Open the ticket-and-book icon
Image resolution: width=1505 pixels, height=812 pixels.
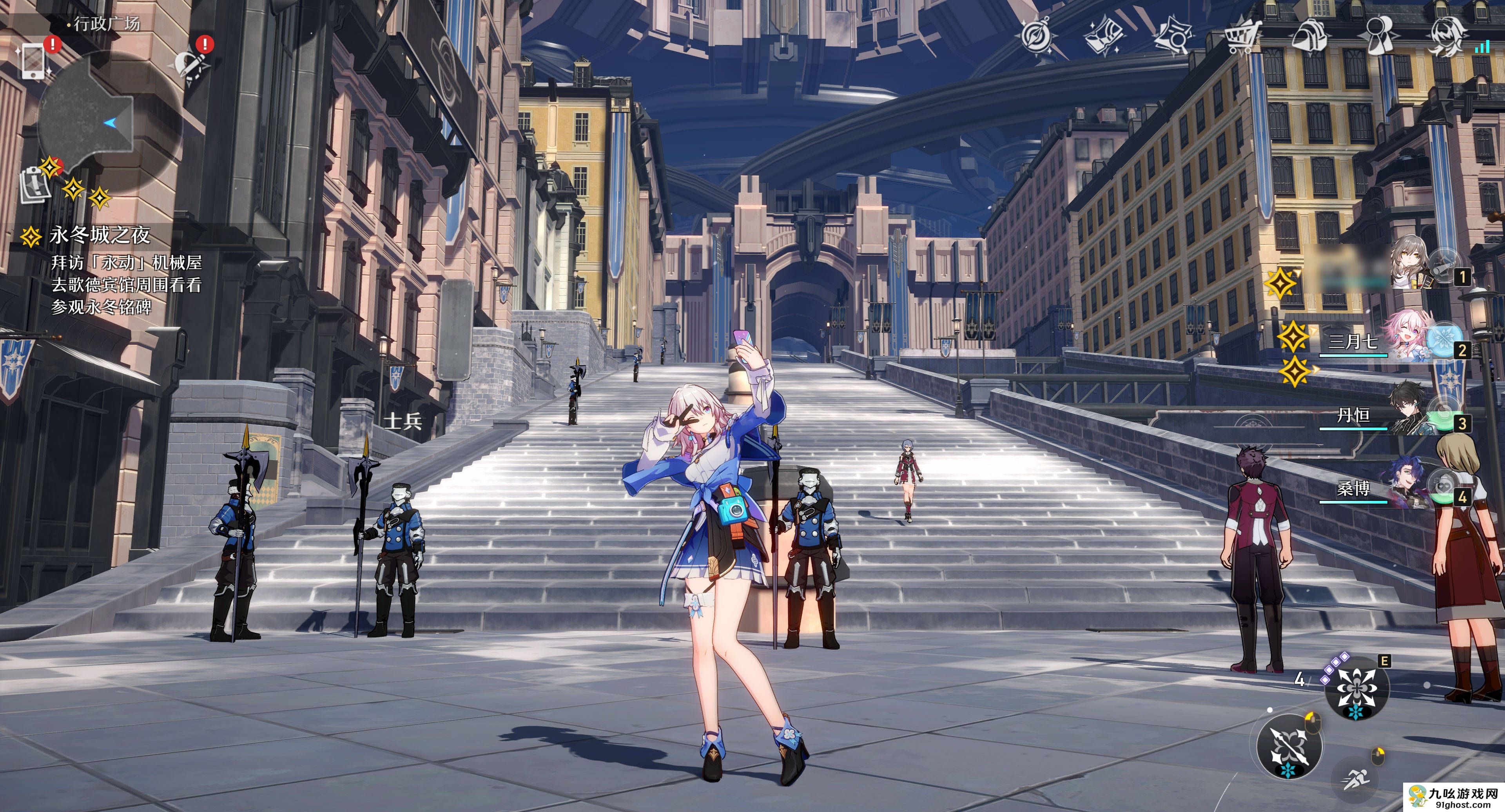tap(1103, 36)
